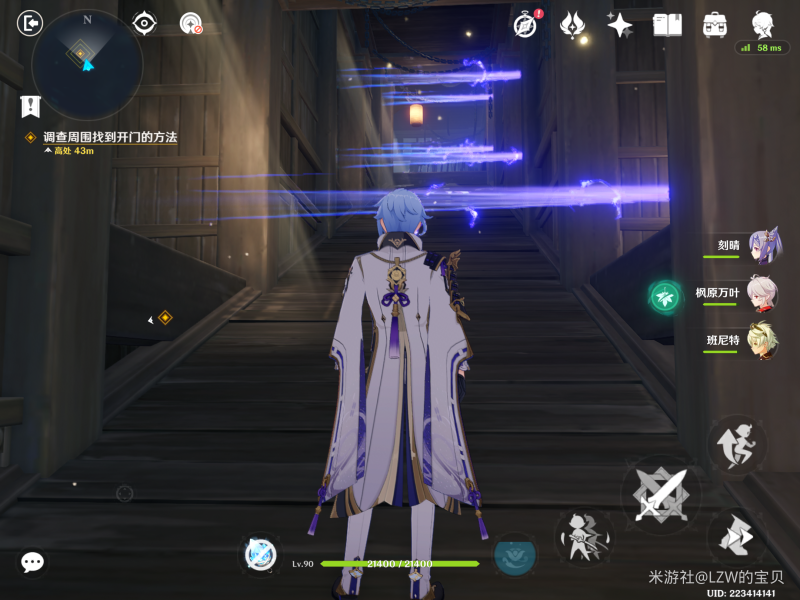The image size is (800, 600).
Task: Open the Paimon menu avatar
Action: point(762,24)
